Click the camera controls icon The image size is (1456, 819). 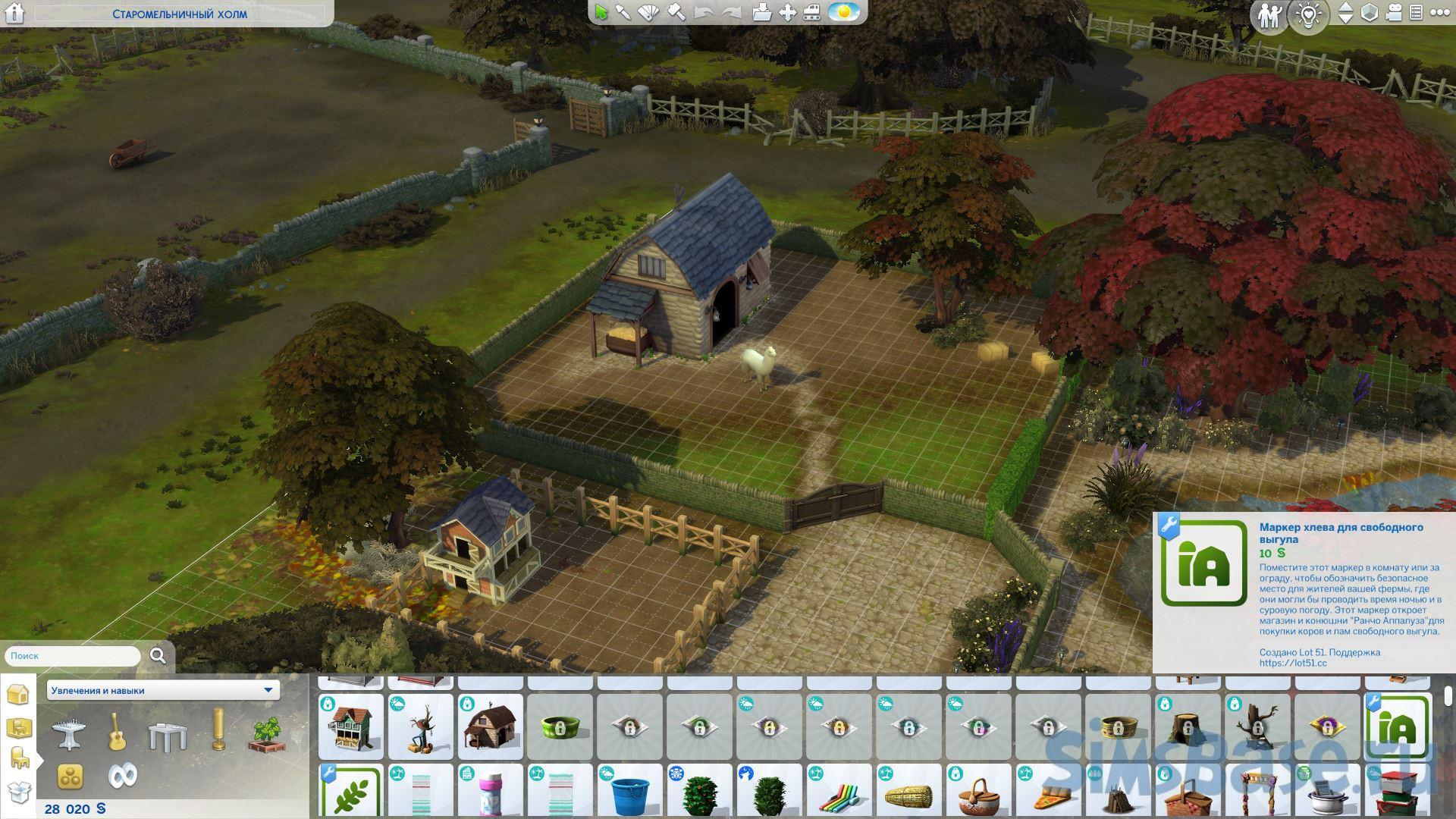[1394, 13]
